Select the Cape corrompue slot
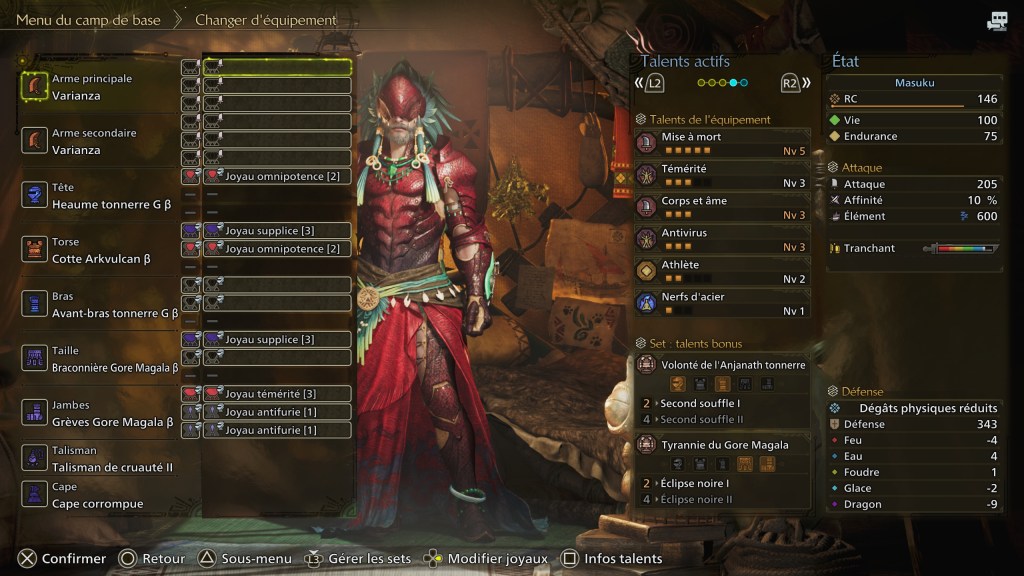1024x576 pixels. pos(98,496)
